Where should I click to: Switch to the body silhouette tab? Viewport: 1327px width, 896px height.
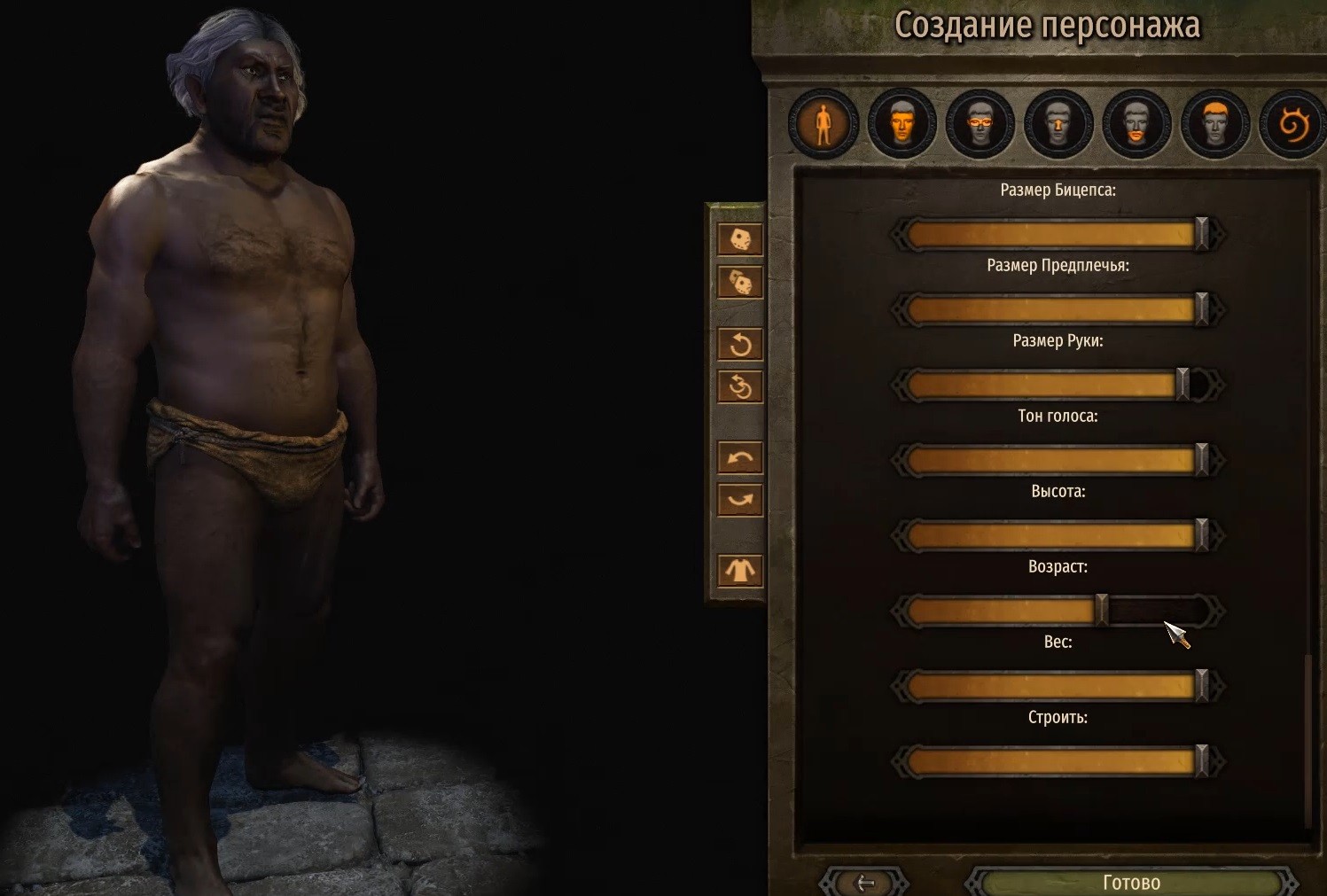pyautogui.click(x=823, y=125)
